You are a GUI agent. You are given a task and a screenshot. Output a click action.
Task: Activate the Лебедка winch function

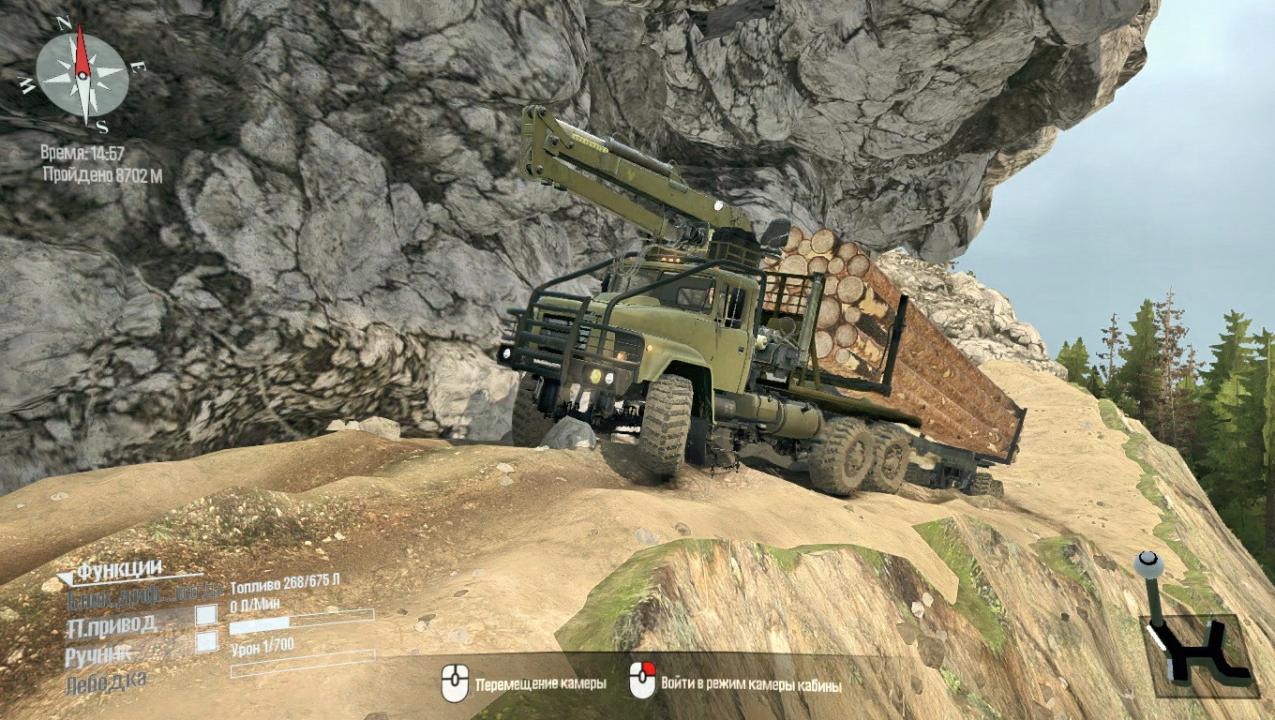tap(105, 683)
